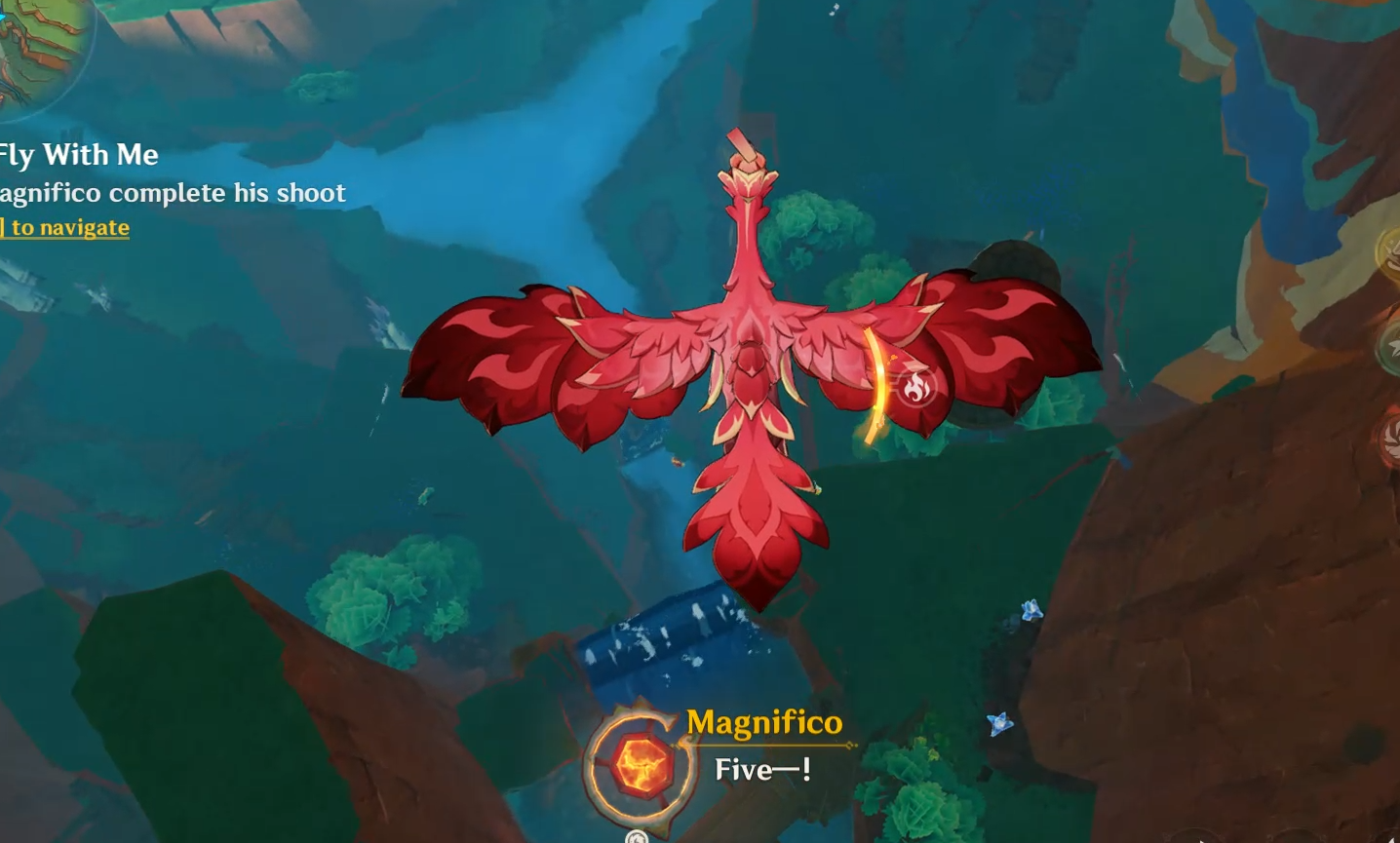
Task: Click the yellow 'to navigate' link
Action: coord(64,227)
